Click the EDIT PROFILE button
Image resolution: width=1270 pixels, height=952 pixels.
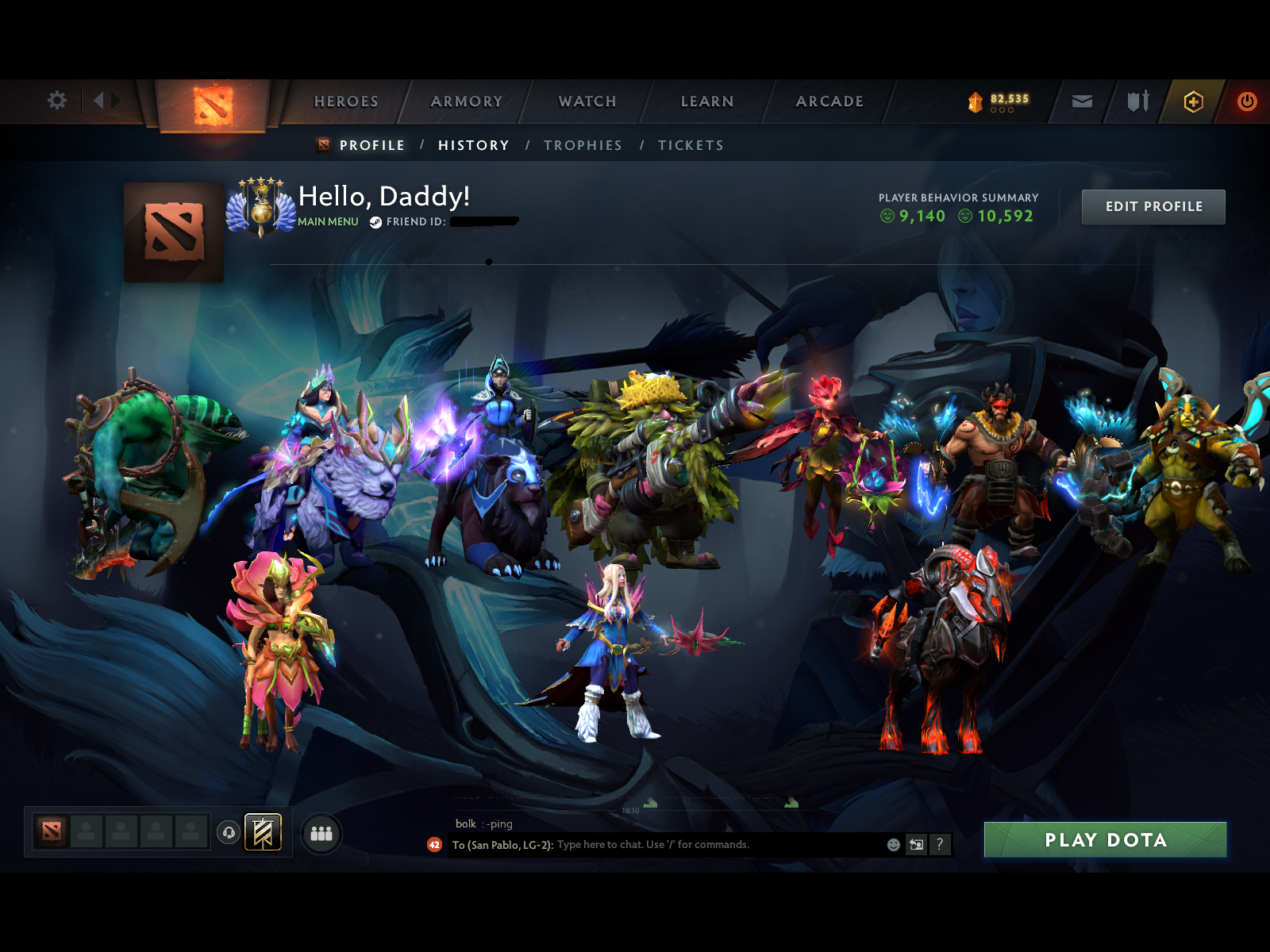tap(1153, 206)
